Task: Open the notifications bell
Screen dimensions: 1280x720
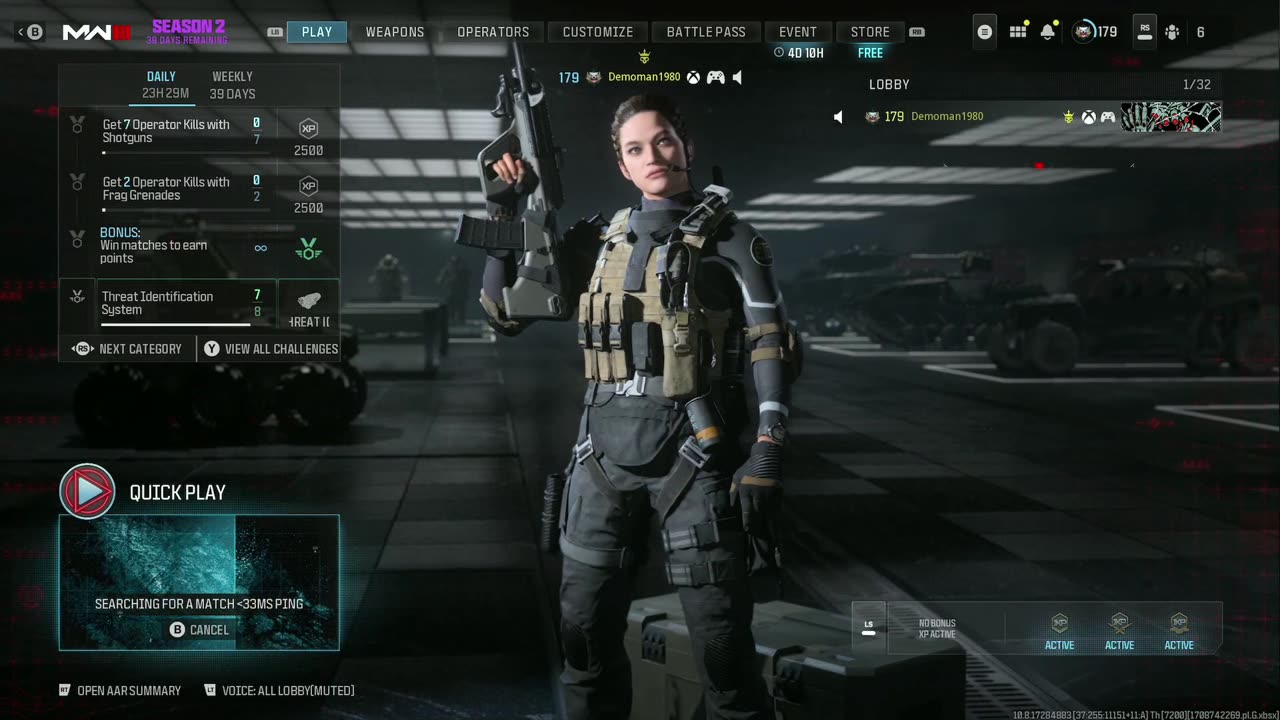Action: pyautogui.click(x=1047, y=32)
